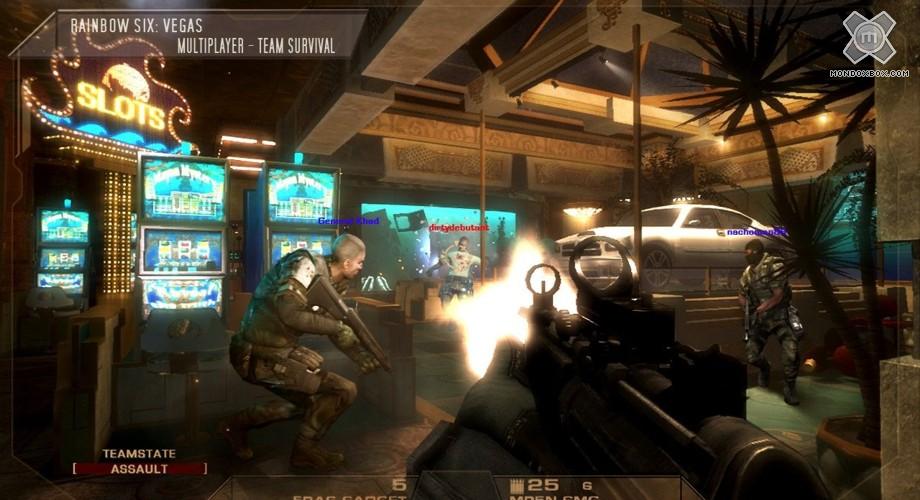Select the blue General Khad name tag
Screen dimensions: 920x500
(x=348, y=221)
